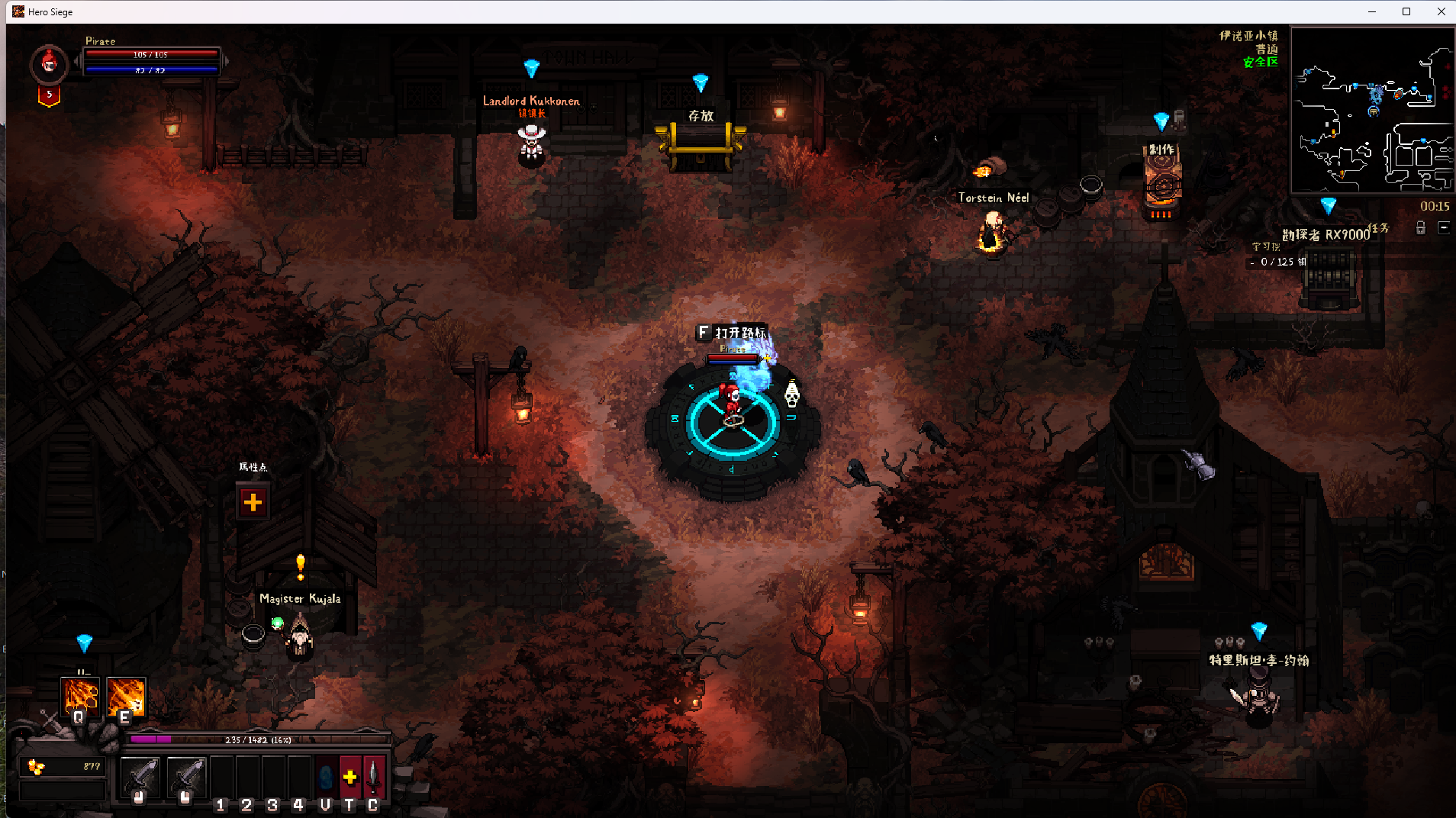
Task: Open the attribute points plus button
Action: pyautogui.click(x=253, y=501)
